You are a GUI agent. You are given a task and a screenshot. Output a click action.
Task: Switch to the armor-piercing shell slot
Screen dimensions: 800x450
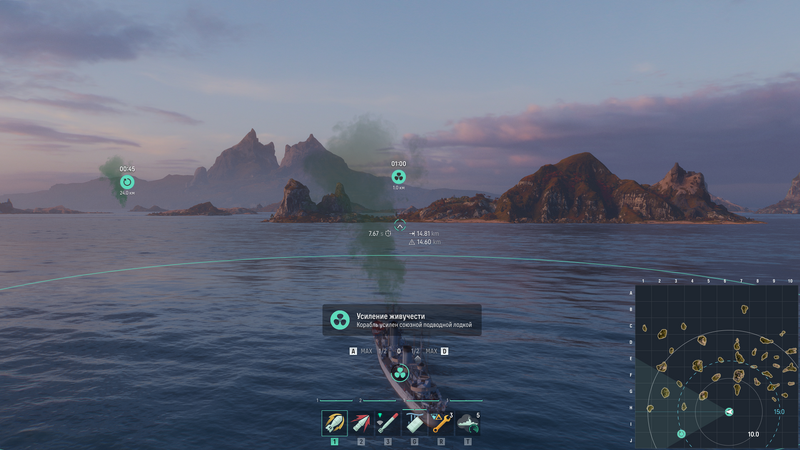click(x=361, y=423)
